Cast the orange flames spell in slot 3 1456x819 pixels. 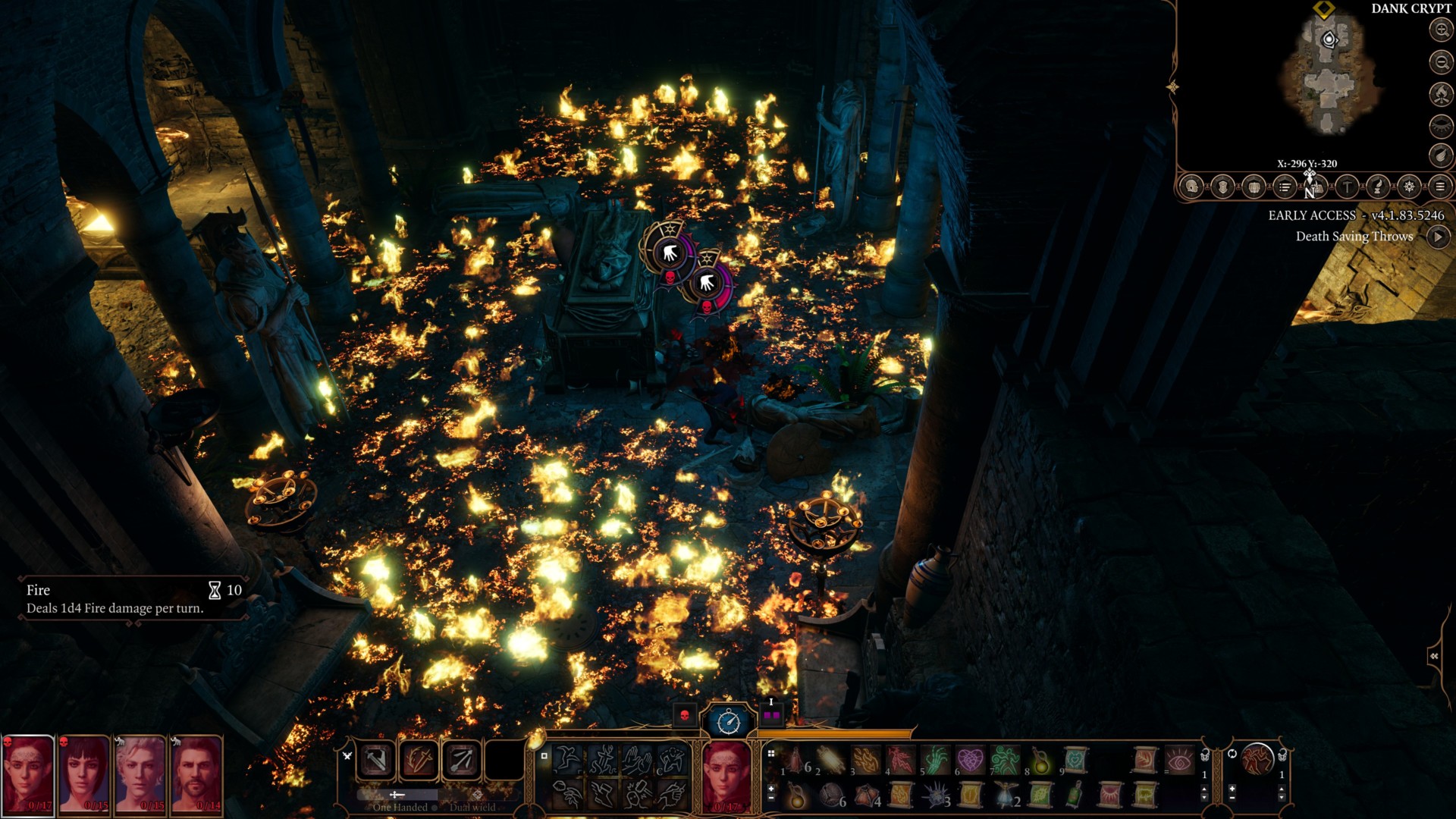864,759
